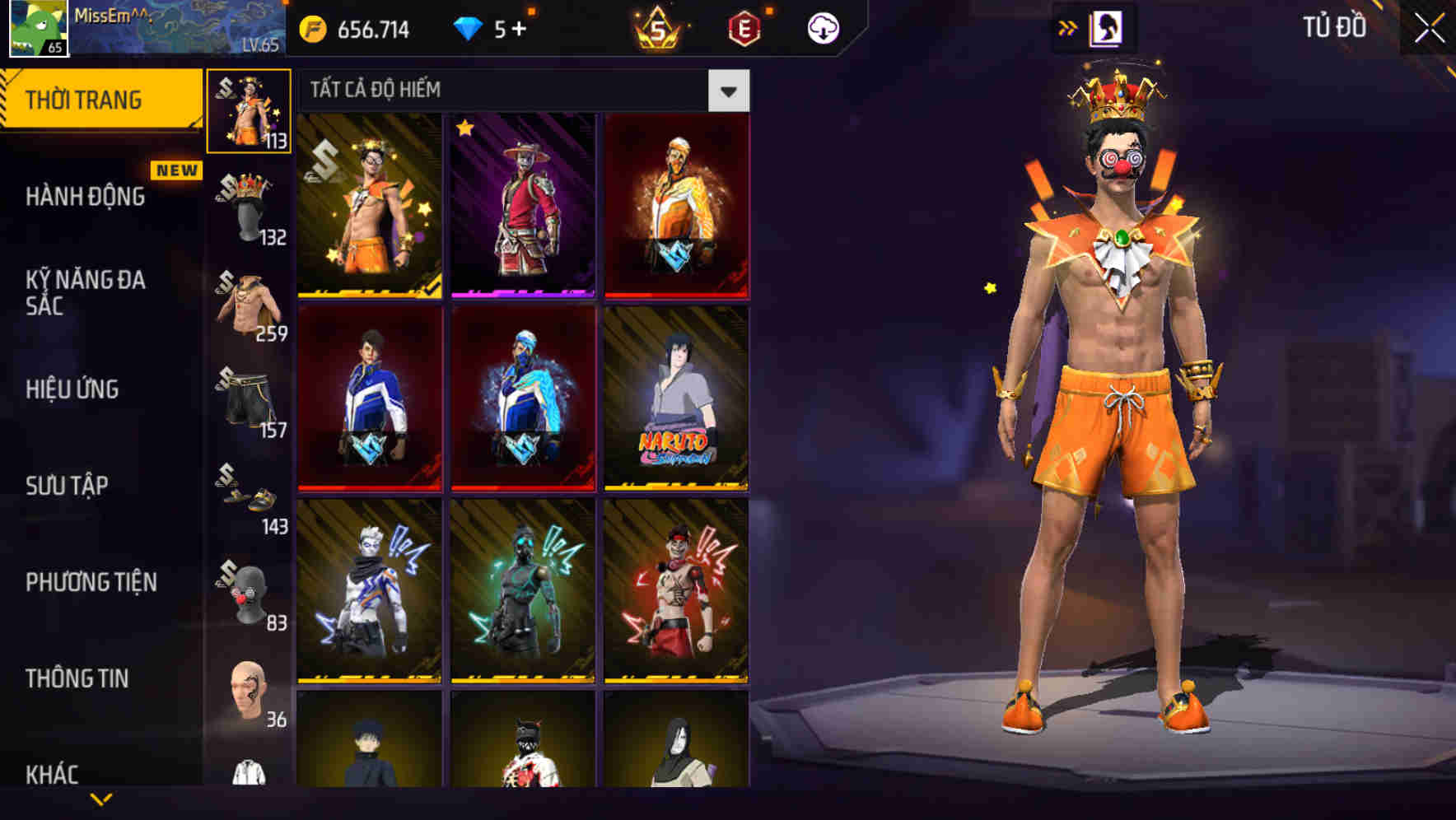Viewport: 1456px width, 820px height.
Task: Collapse the left menu using bottom chevron
Action: [x=101, y=799]
